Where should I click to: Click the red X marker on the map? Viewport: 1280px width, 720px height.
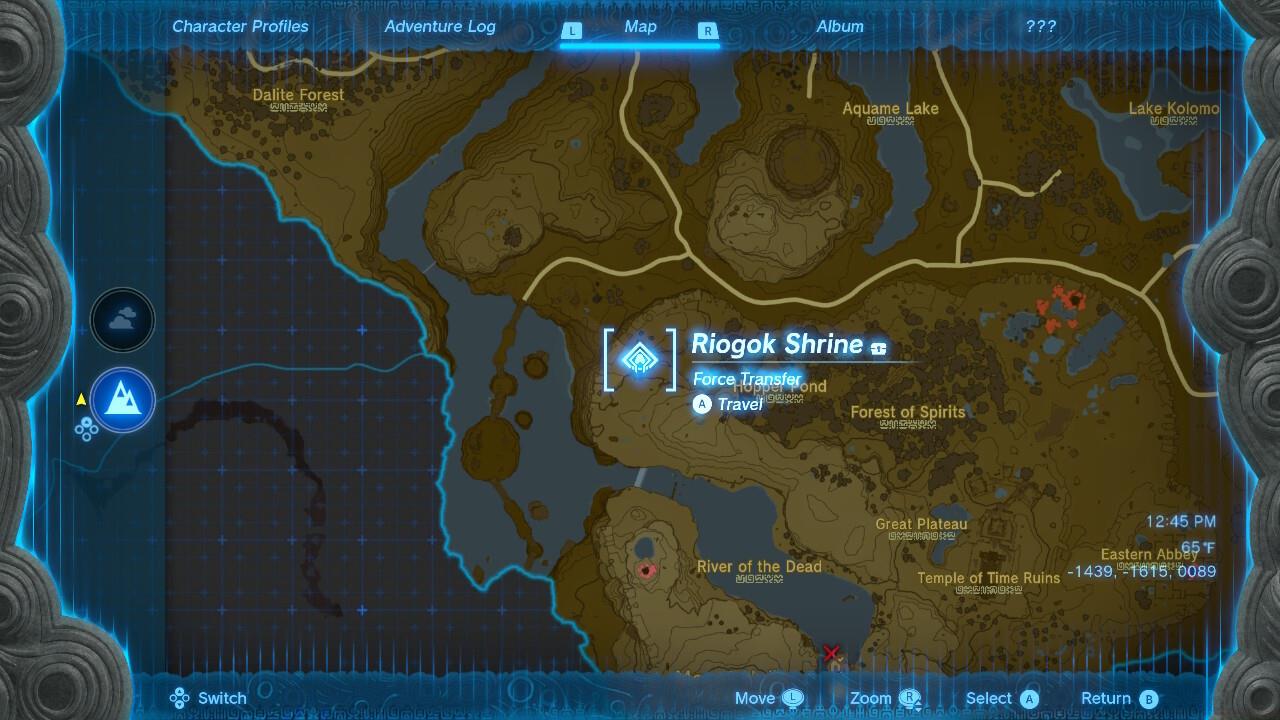tap(831, 652)
